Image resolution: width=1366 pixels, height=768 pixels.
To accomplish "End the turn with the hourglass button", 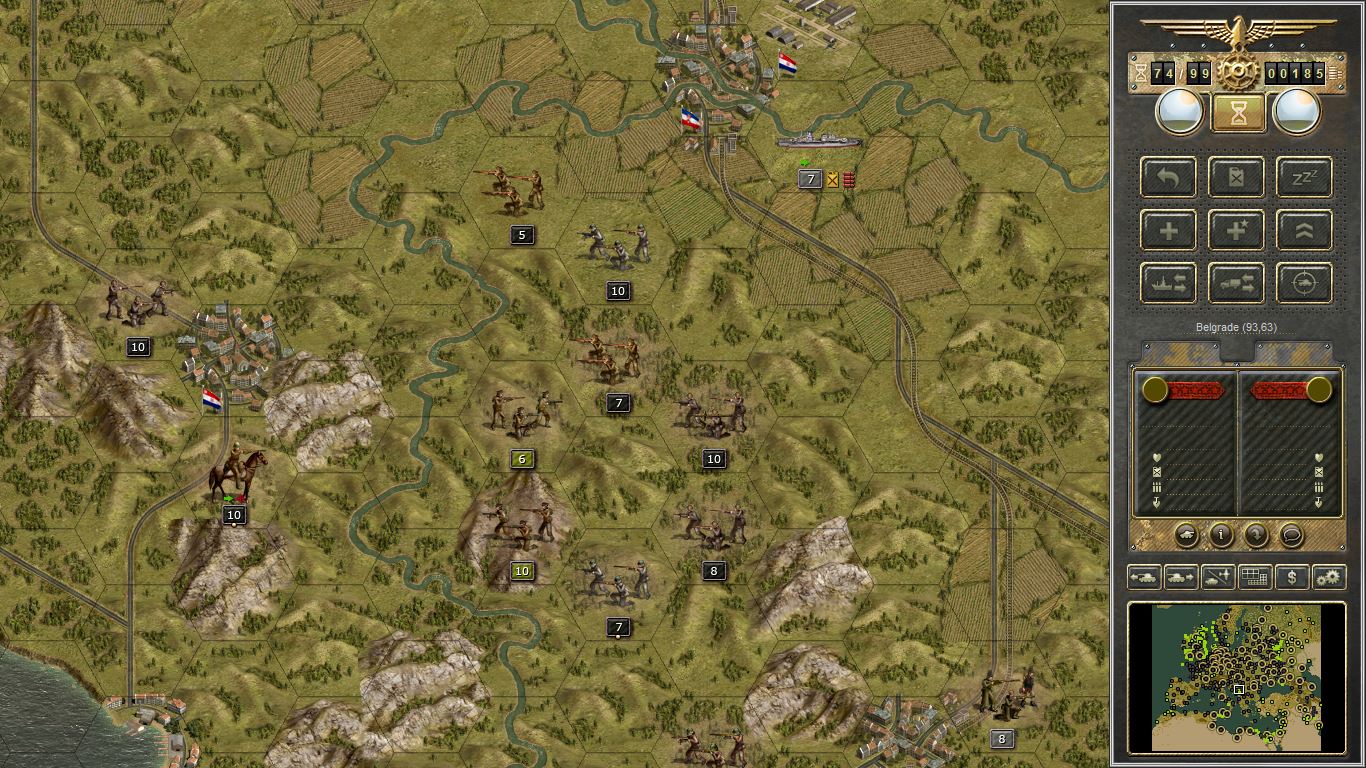I will pos(1236,111).
